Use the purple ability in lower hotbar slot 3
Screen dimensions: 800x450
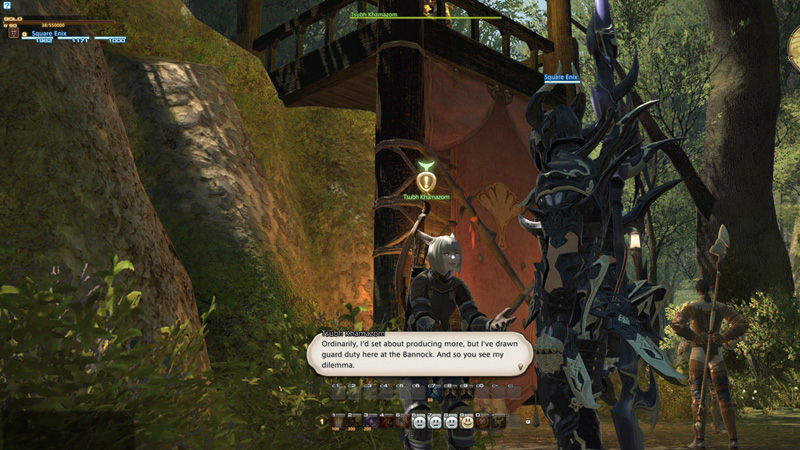pos(369,422)
